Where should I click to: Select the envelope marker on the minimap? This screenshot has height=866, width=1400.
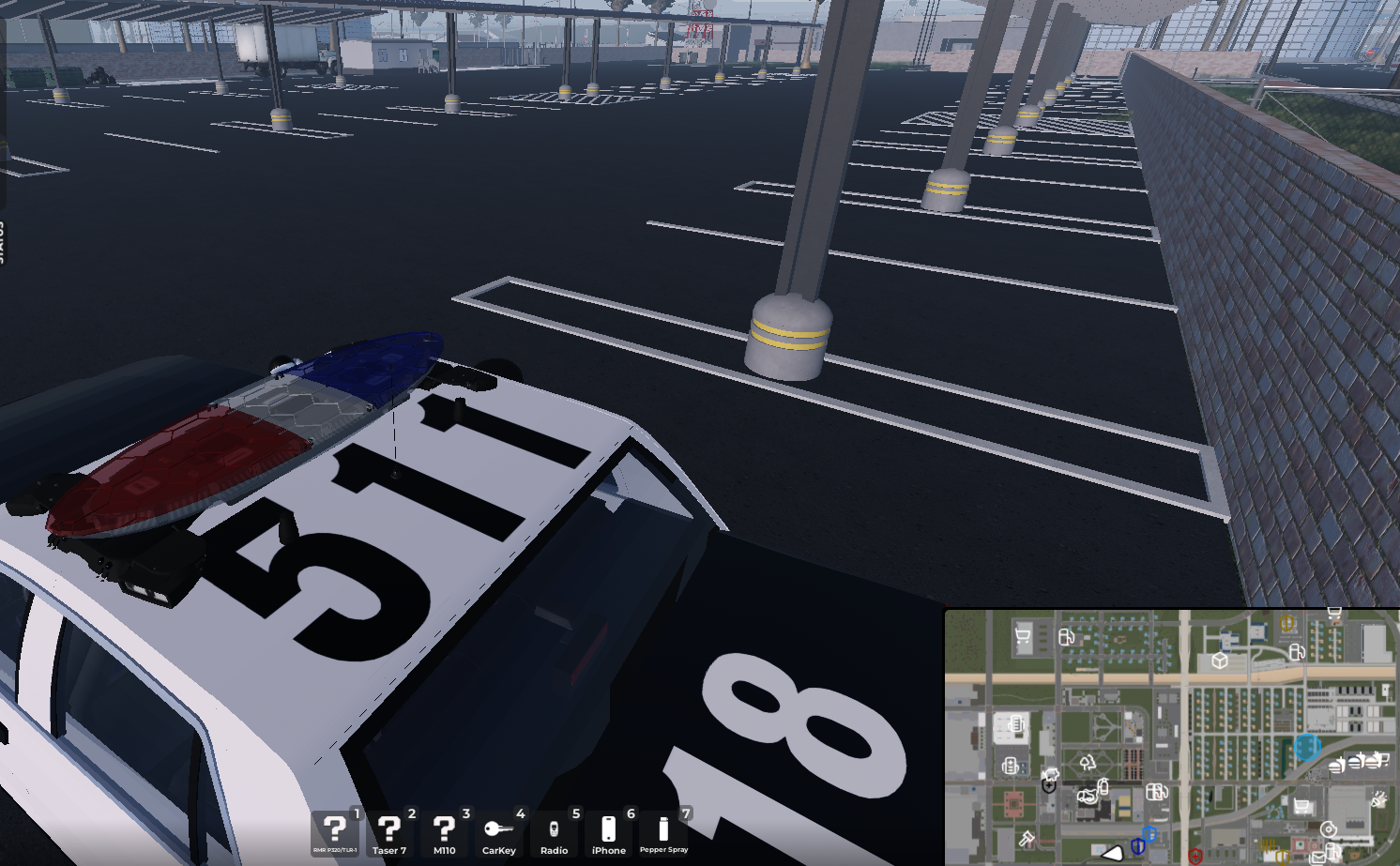click(1318, 858)
